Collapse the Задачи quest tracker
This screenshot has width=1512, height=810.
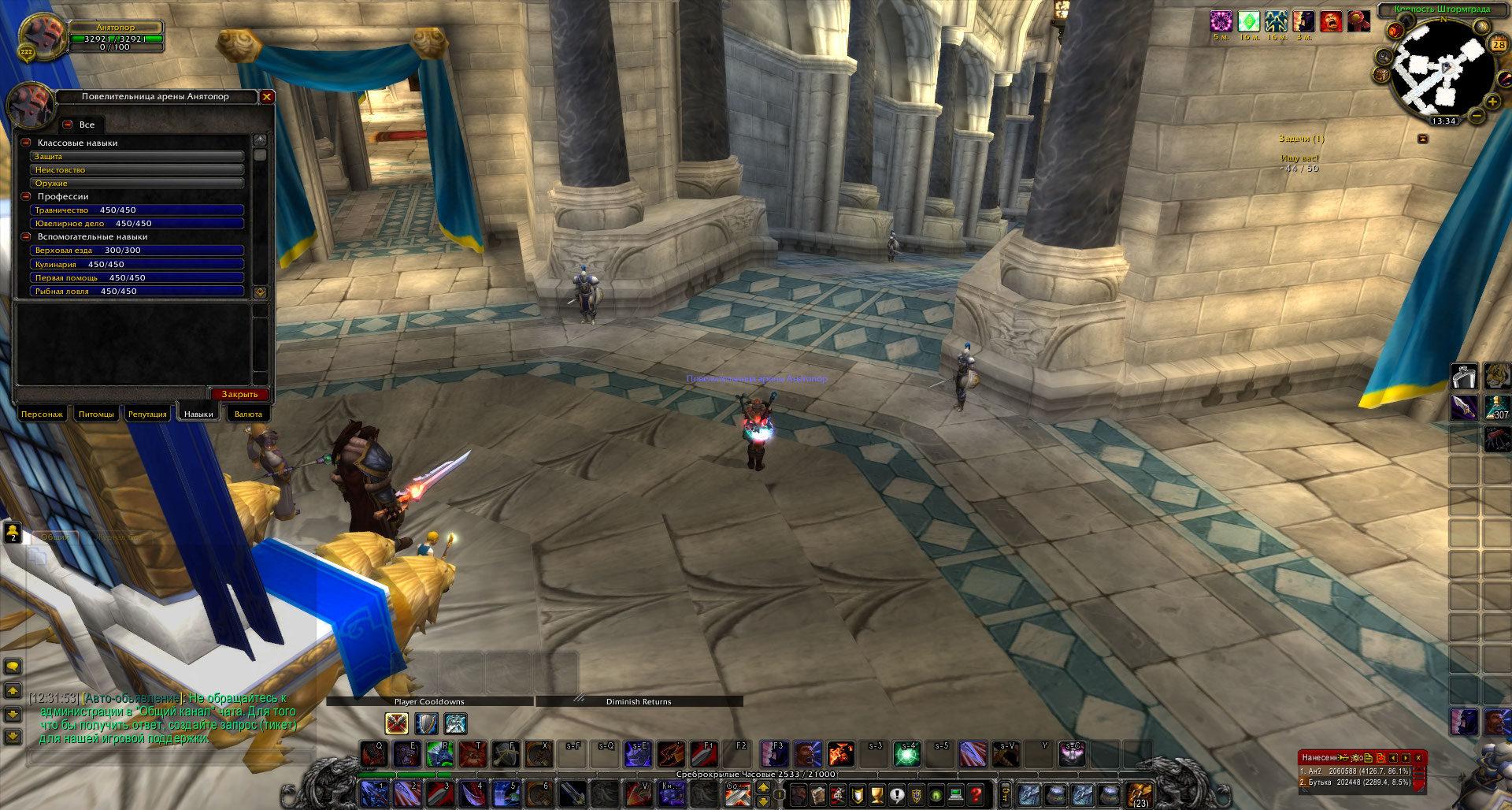click(x=1423, y=139)
